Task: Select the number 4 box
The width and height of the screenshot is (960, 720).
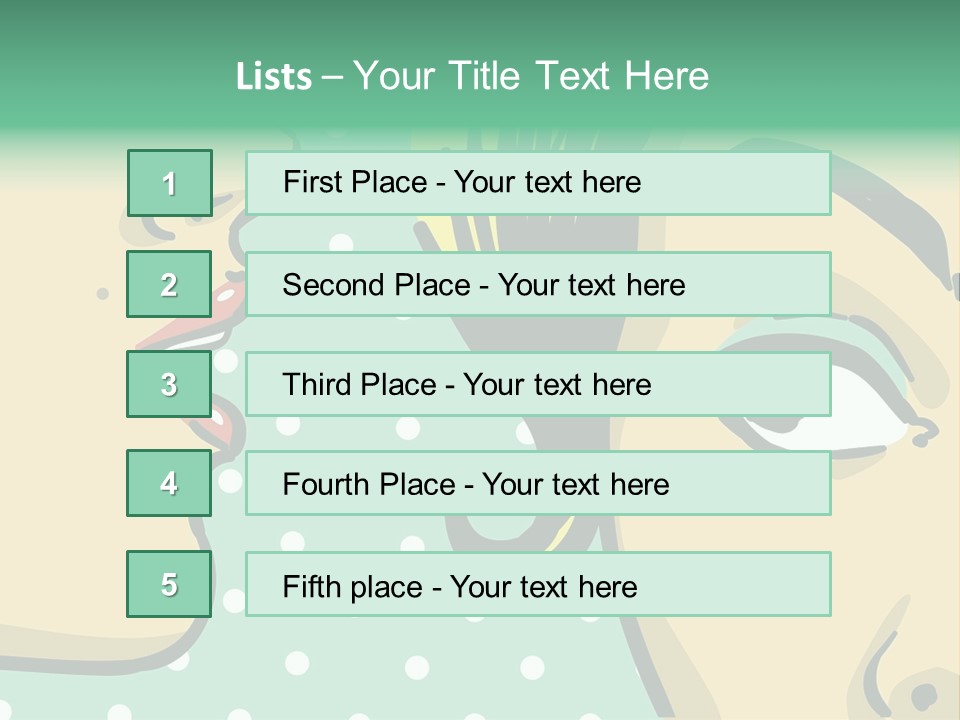Action: (169, 483)
